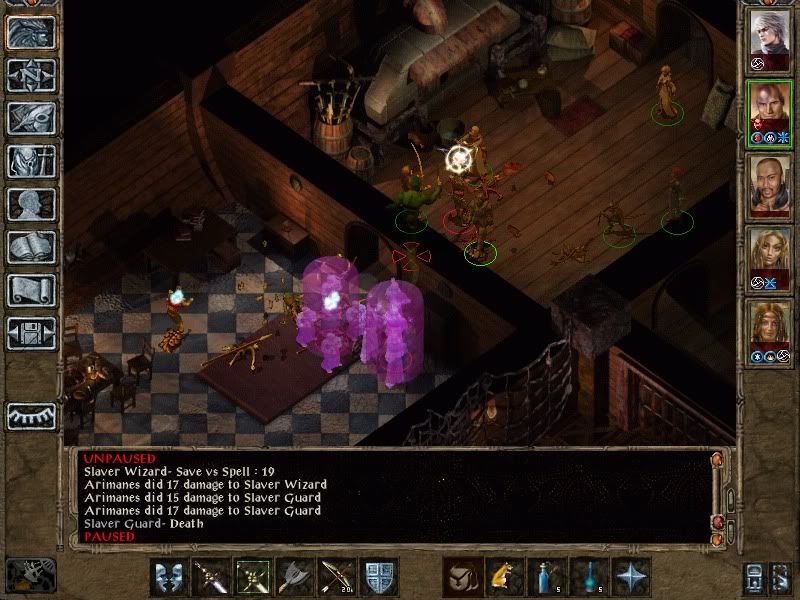Click the shield guard action button
Screen dimensions: 800x600
378,577
